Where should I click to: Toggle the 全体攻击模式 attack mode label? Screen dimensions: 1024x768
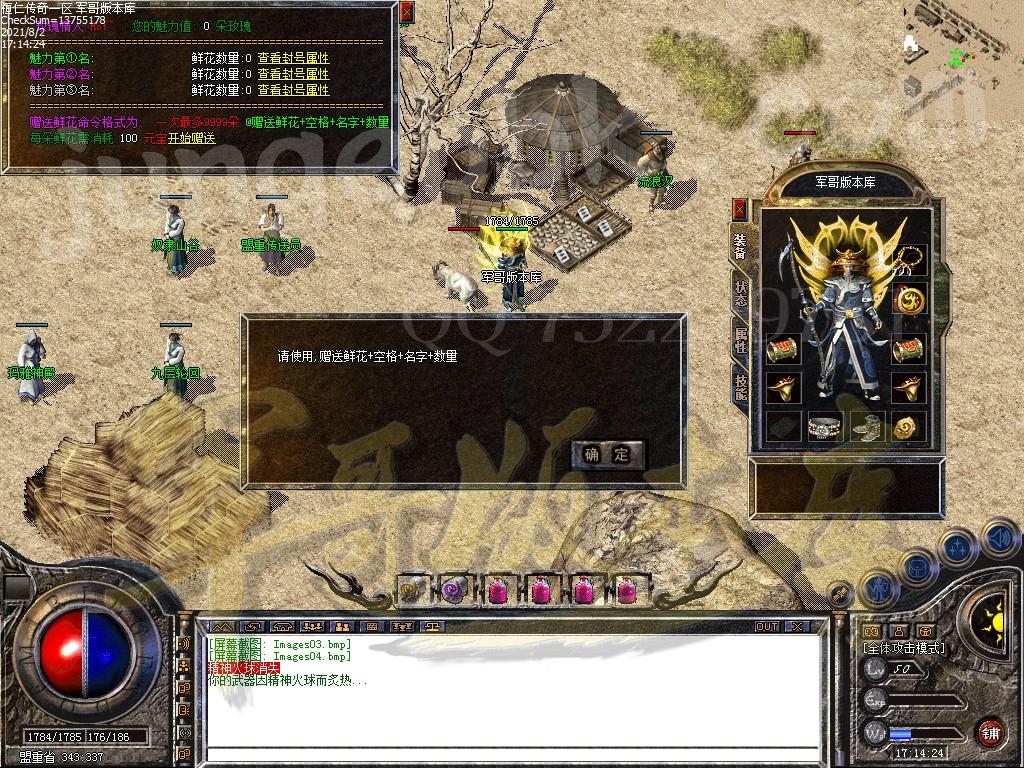(904, 648)
